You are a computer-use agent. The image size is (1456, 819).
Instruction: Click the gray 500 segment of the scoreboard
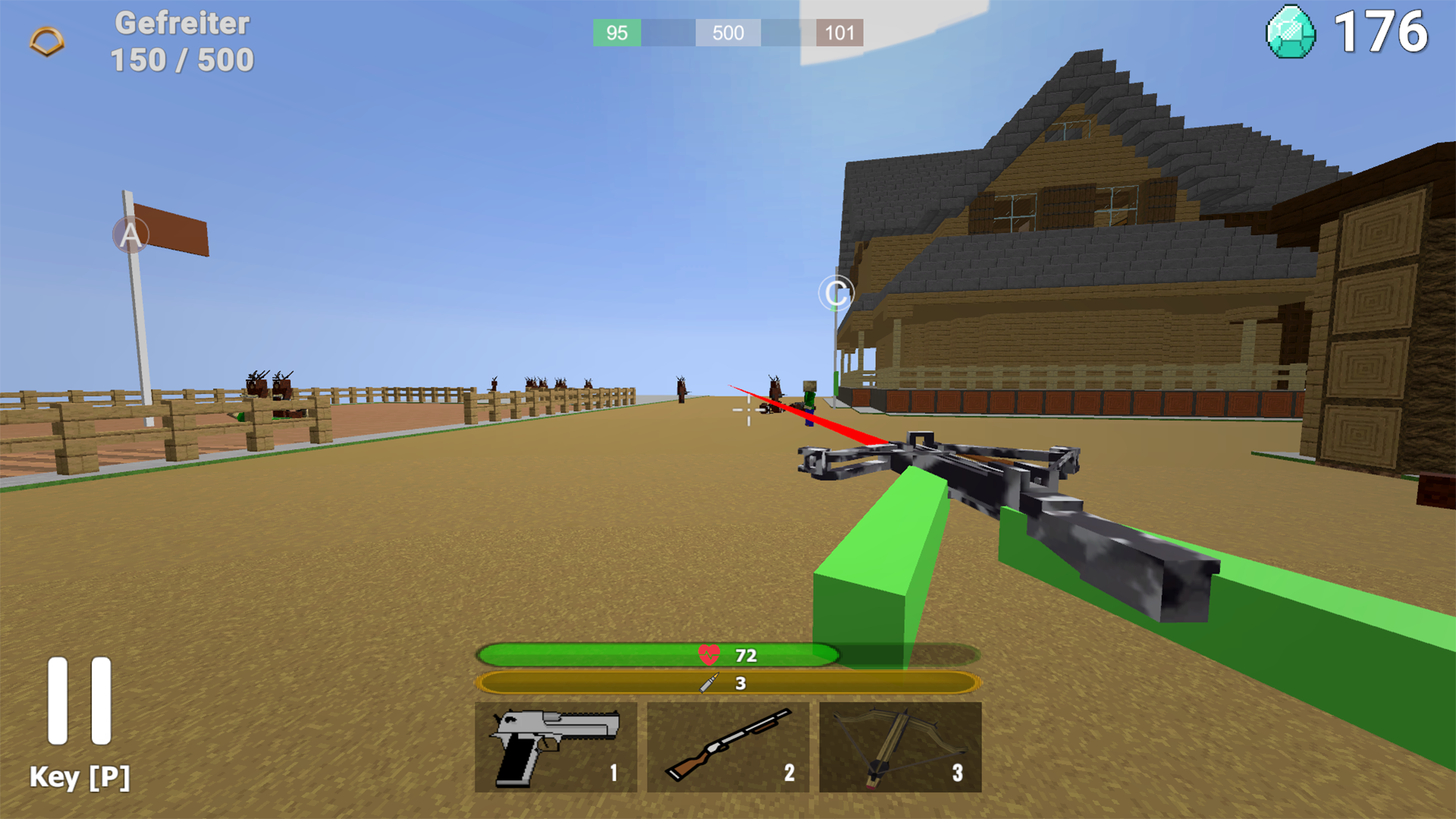tap(727, 33)
